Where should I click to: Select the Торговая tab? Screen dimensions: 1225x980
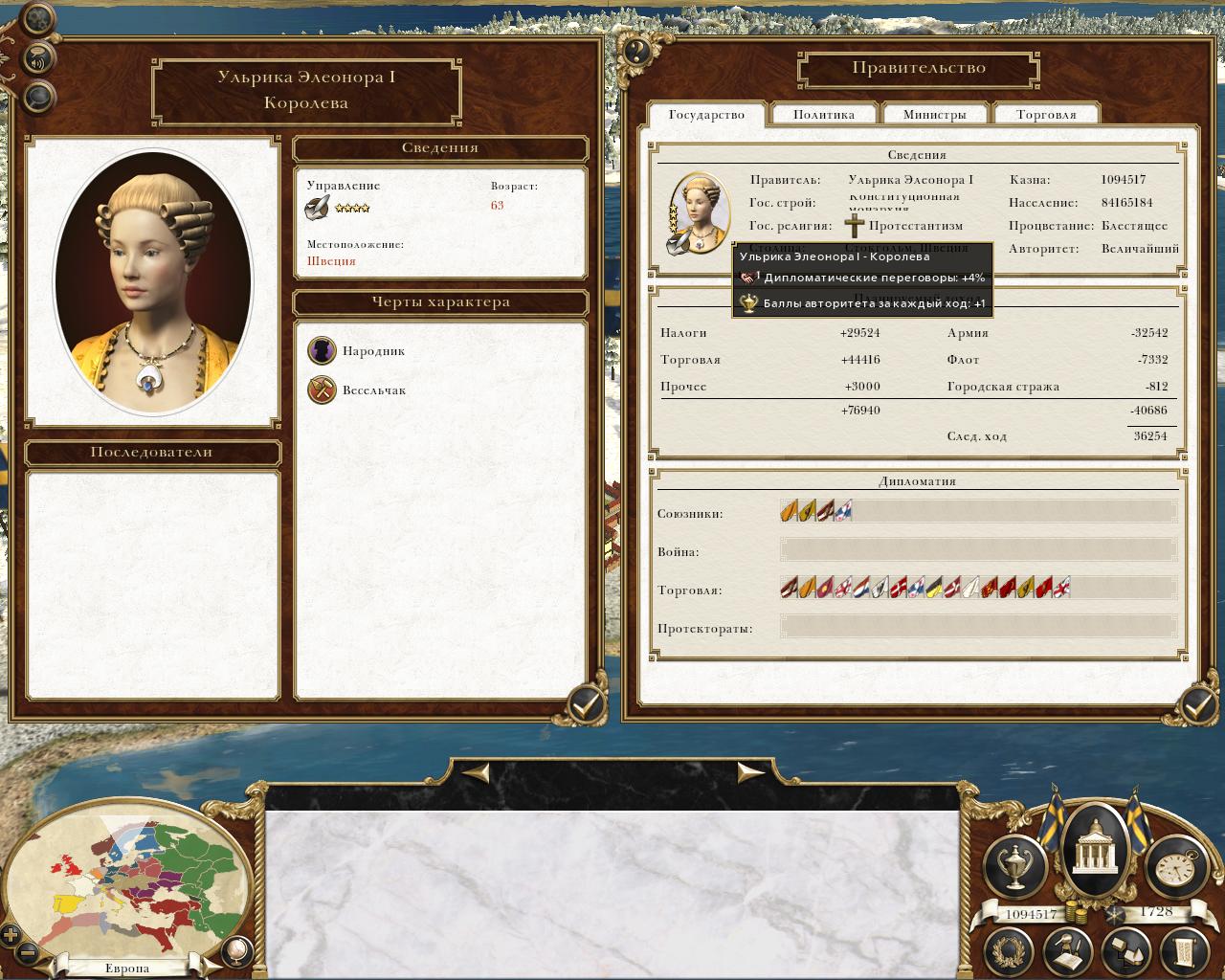(1046, 115)
